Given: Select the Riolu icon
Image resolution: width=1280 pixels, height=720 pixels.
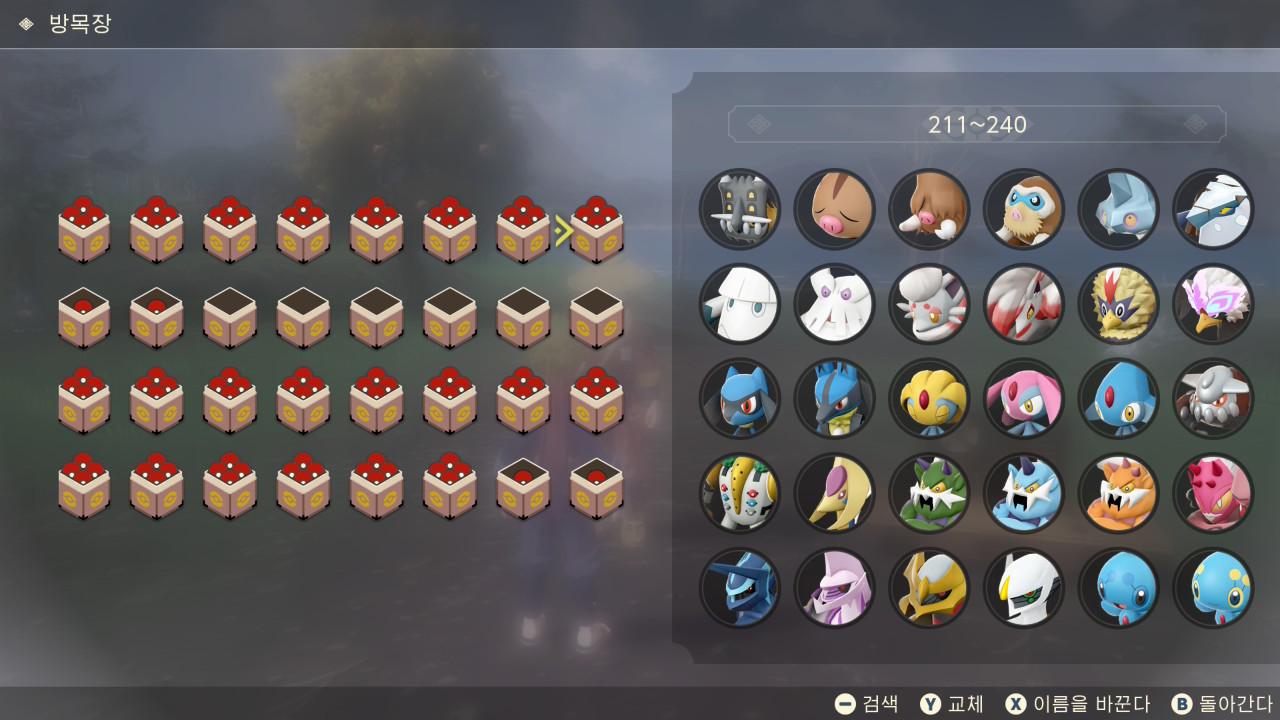Looking at the screenshot, I should 740,399.
